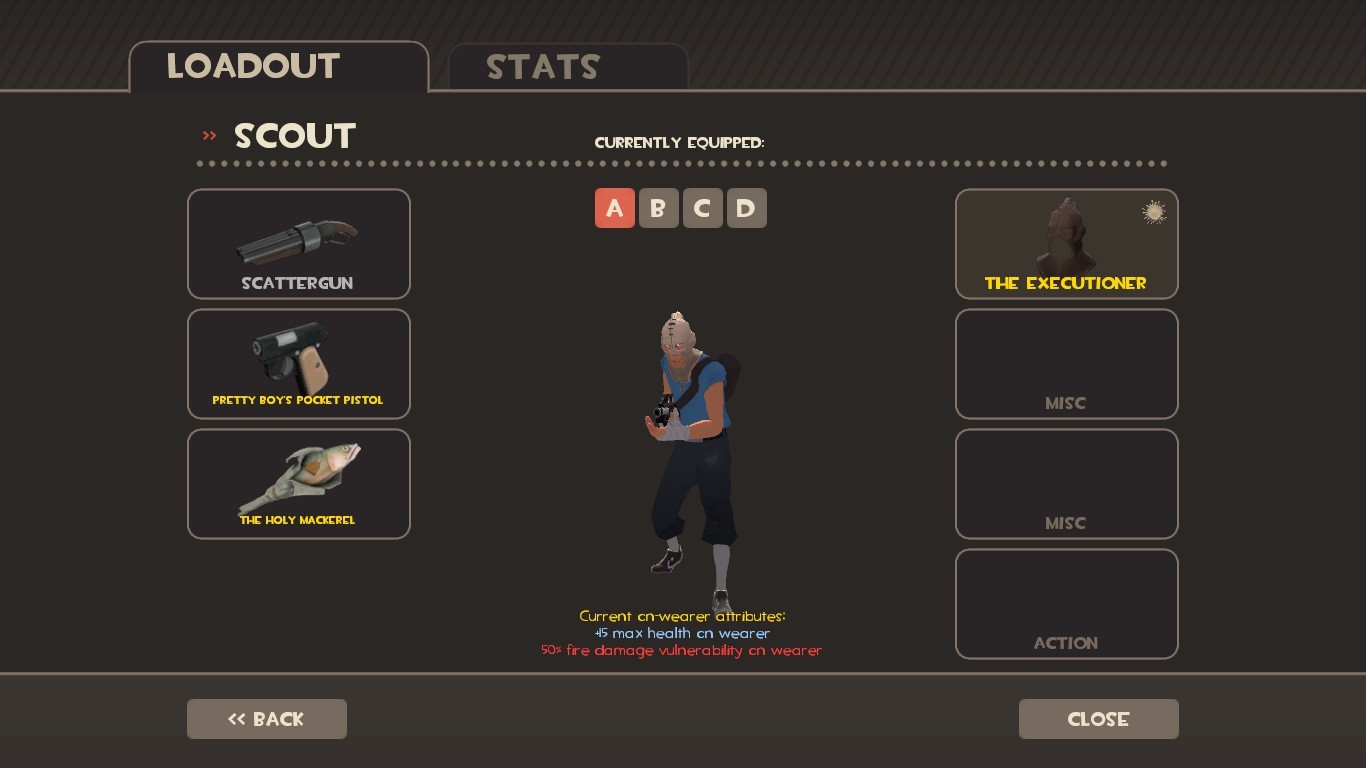Select the Scattergun primary weapon slot
Screen dimensions: 1366x768
(298, 243)
